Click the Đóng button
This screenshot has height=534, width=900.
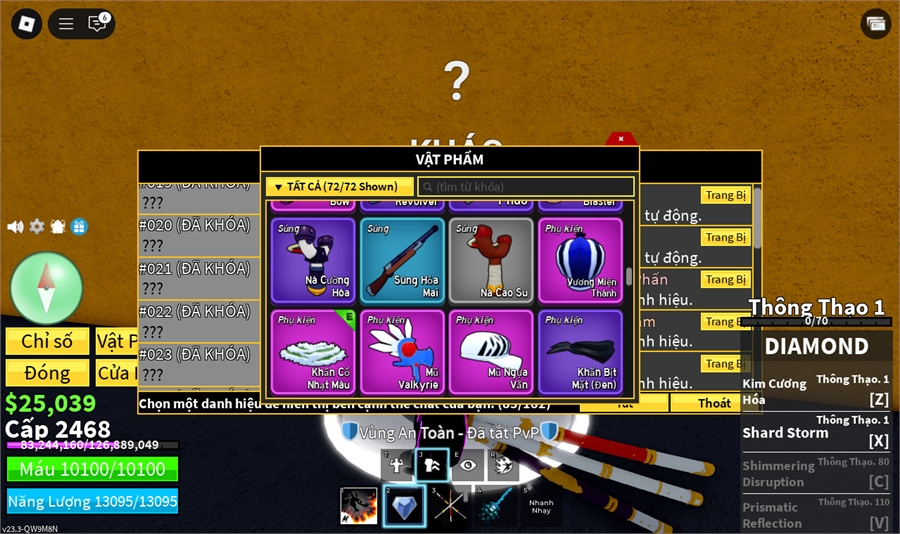pyautogui.click(x=48, y=373)
